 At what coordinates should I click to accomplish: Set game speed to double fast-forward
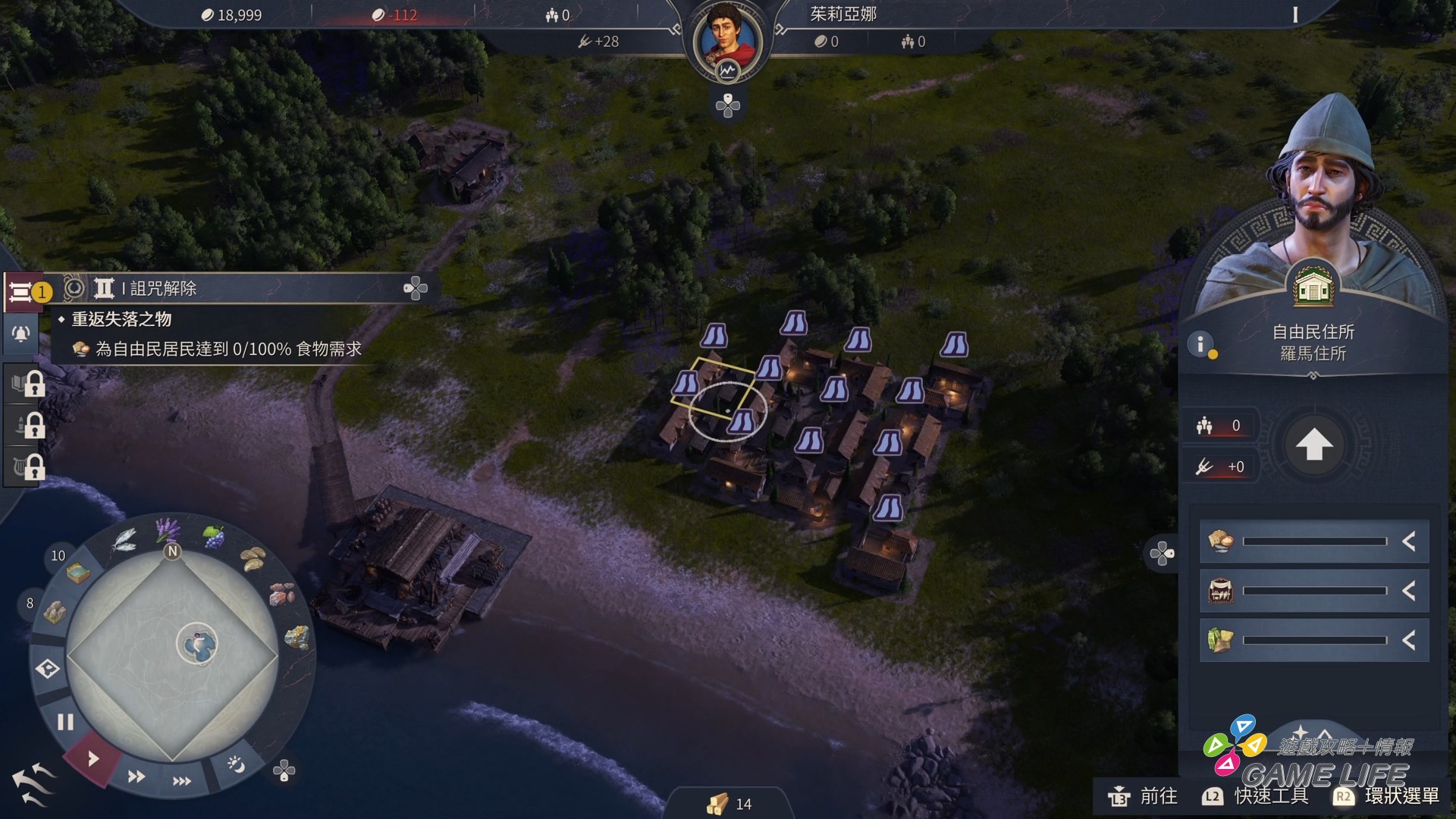(x=136, y=777)
